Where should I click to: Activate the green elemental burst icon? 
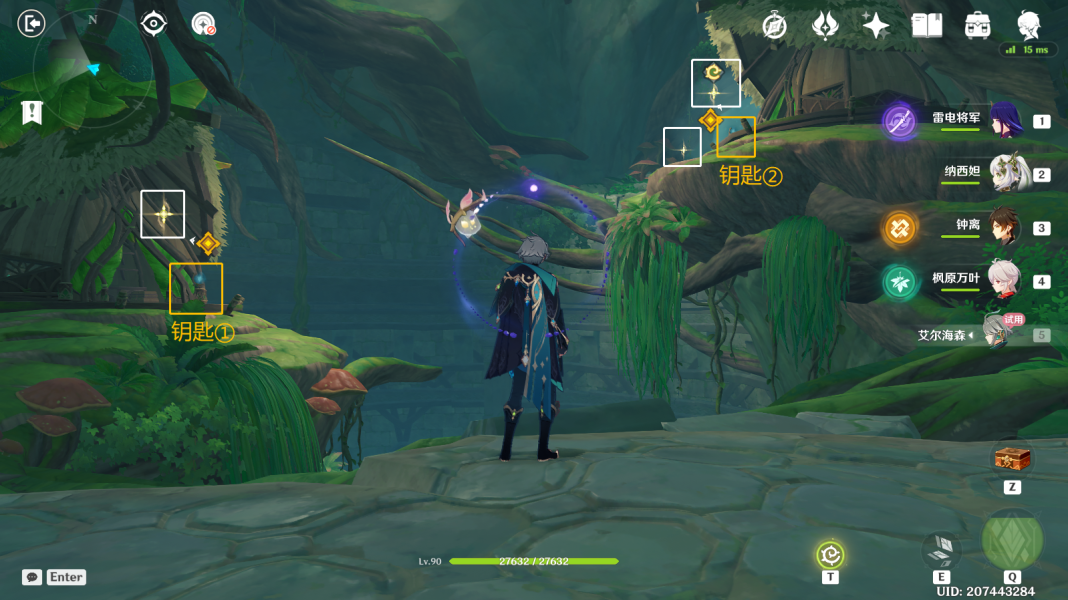point(1012,540)
